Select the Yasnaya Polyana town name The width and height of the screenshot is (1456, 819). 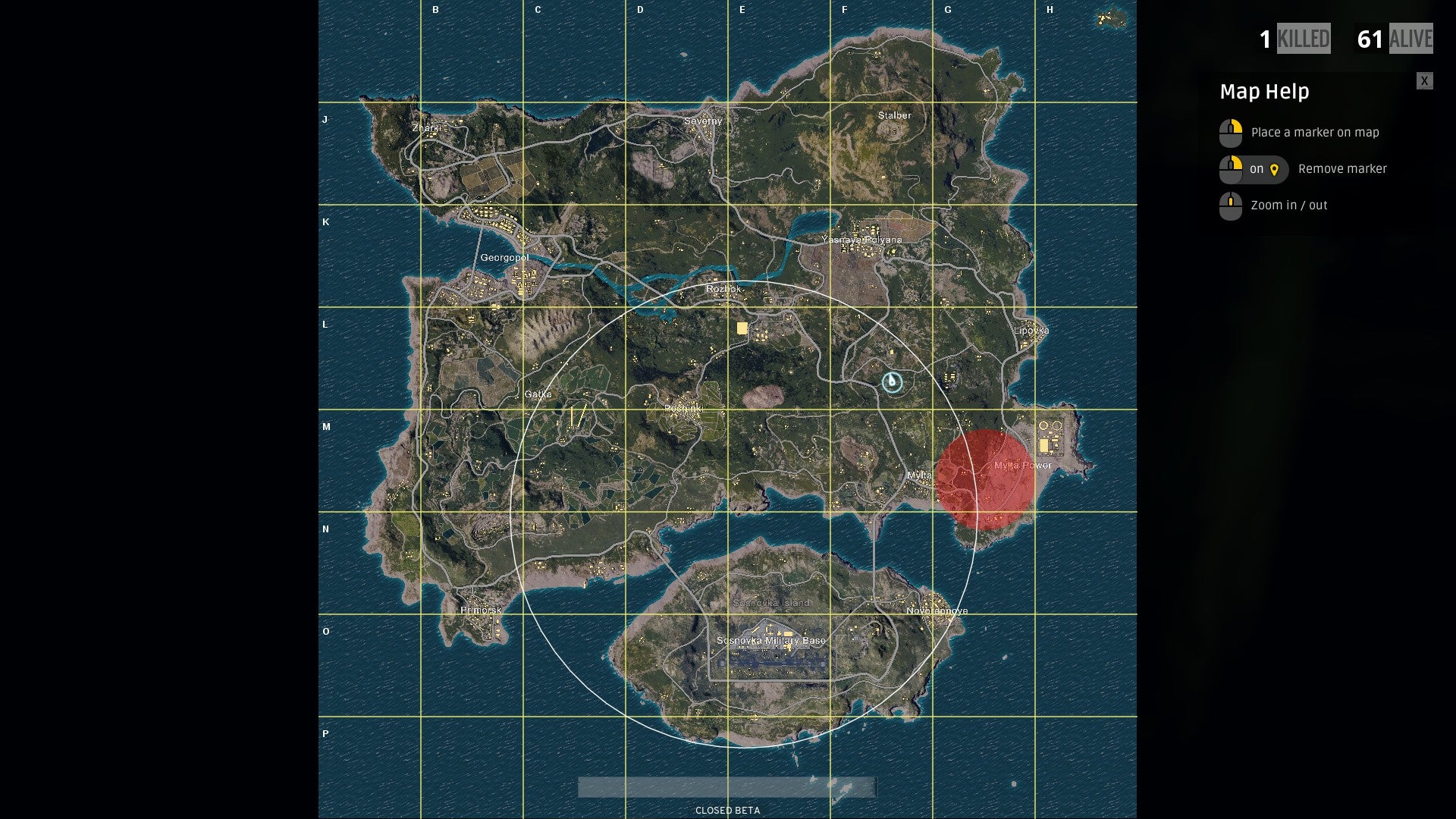[864, 239]
